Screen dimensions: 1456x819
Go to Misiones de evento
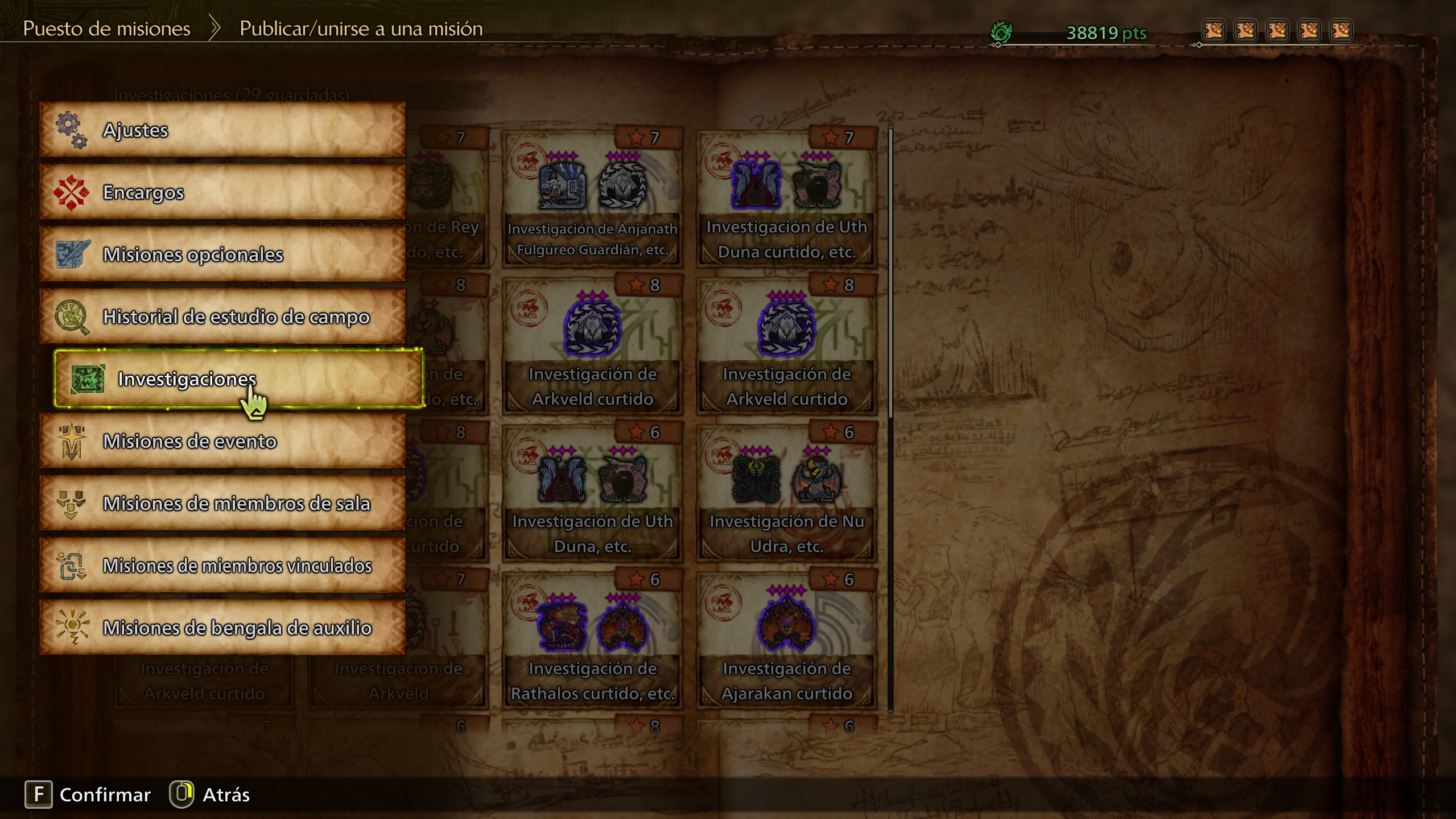(x=222, y=441)
